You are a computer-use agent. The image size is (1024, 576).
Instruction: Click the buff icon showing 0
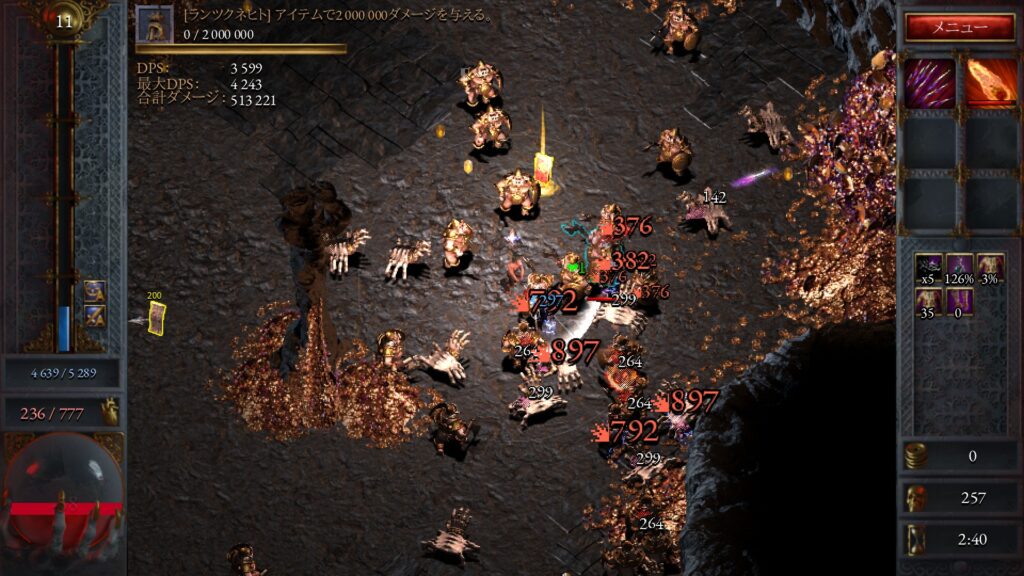(x=960, y=302)
